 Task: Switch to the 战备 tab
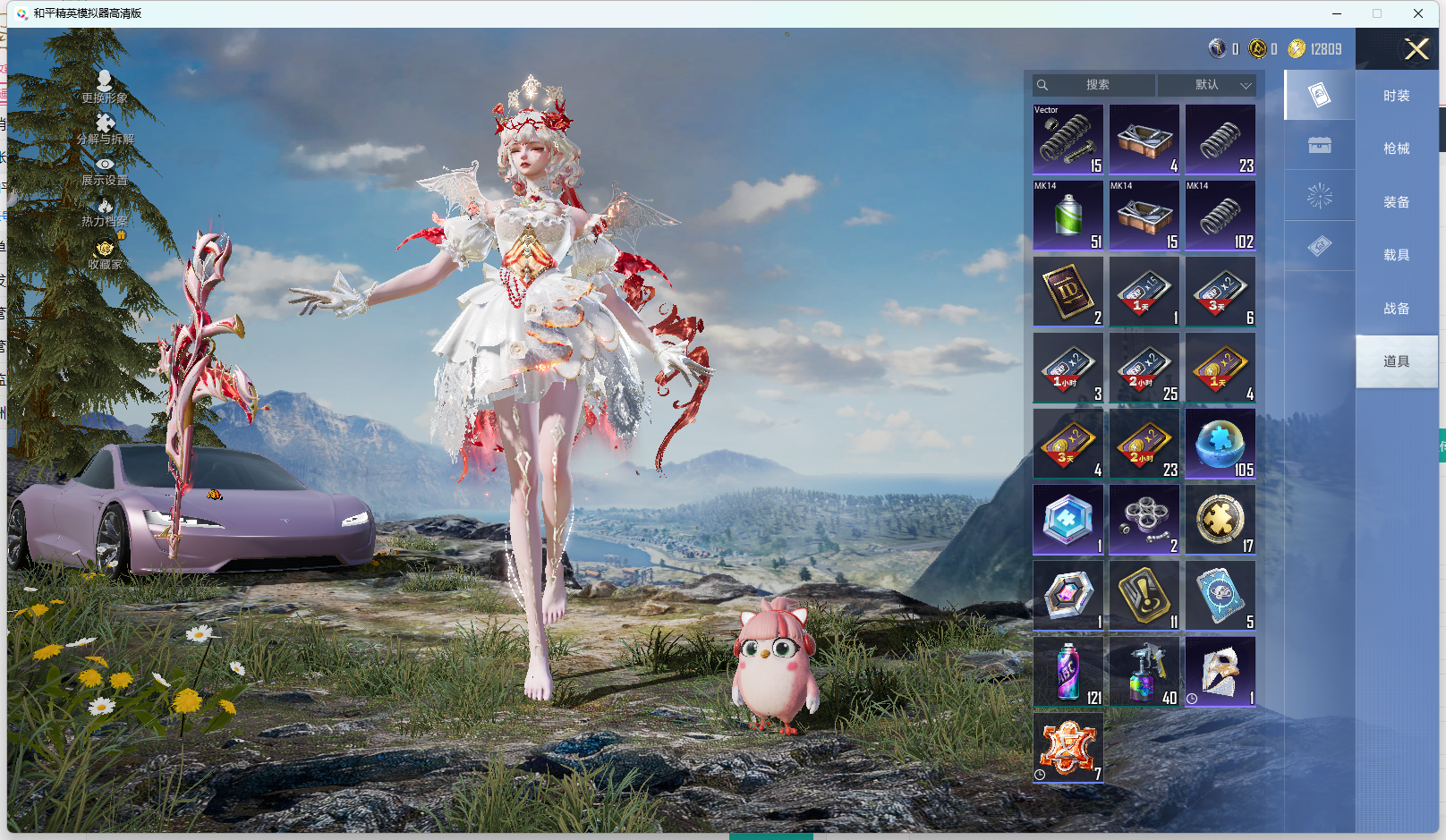(1396, 309)
